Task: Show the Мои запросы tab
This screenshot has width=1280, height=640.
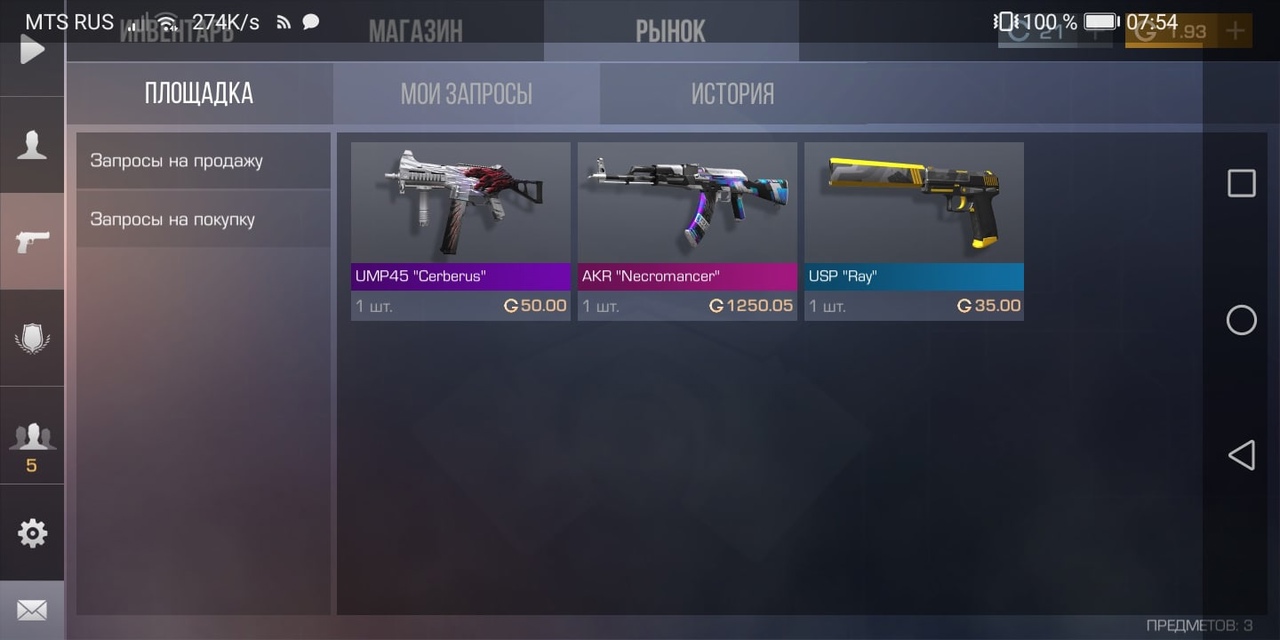Action: (466, 94)
